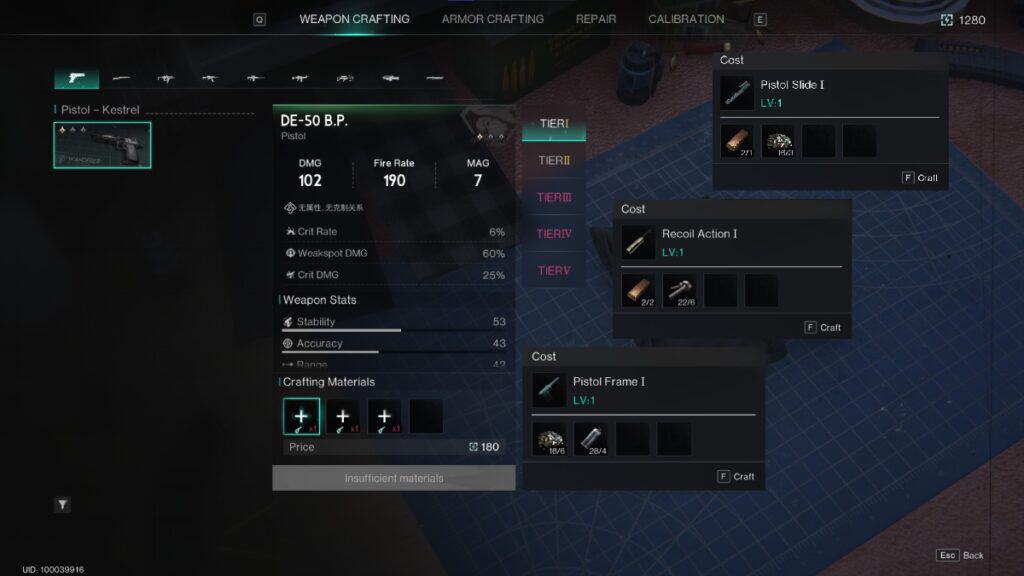Select the Weapon Crafting tab
This screenshot has width=1024, height=576.
[x=354, y=19]
